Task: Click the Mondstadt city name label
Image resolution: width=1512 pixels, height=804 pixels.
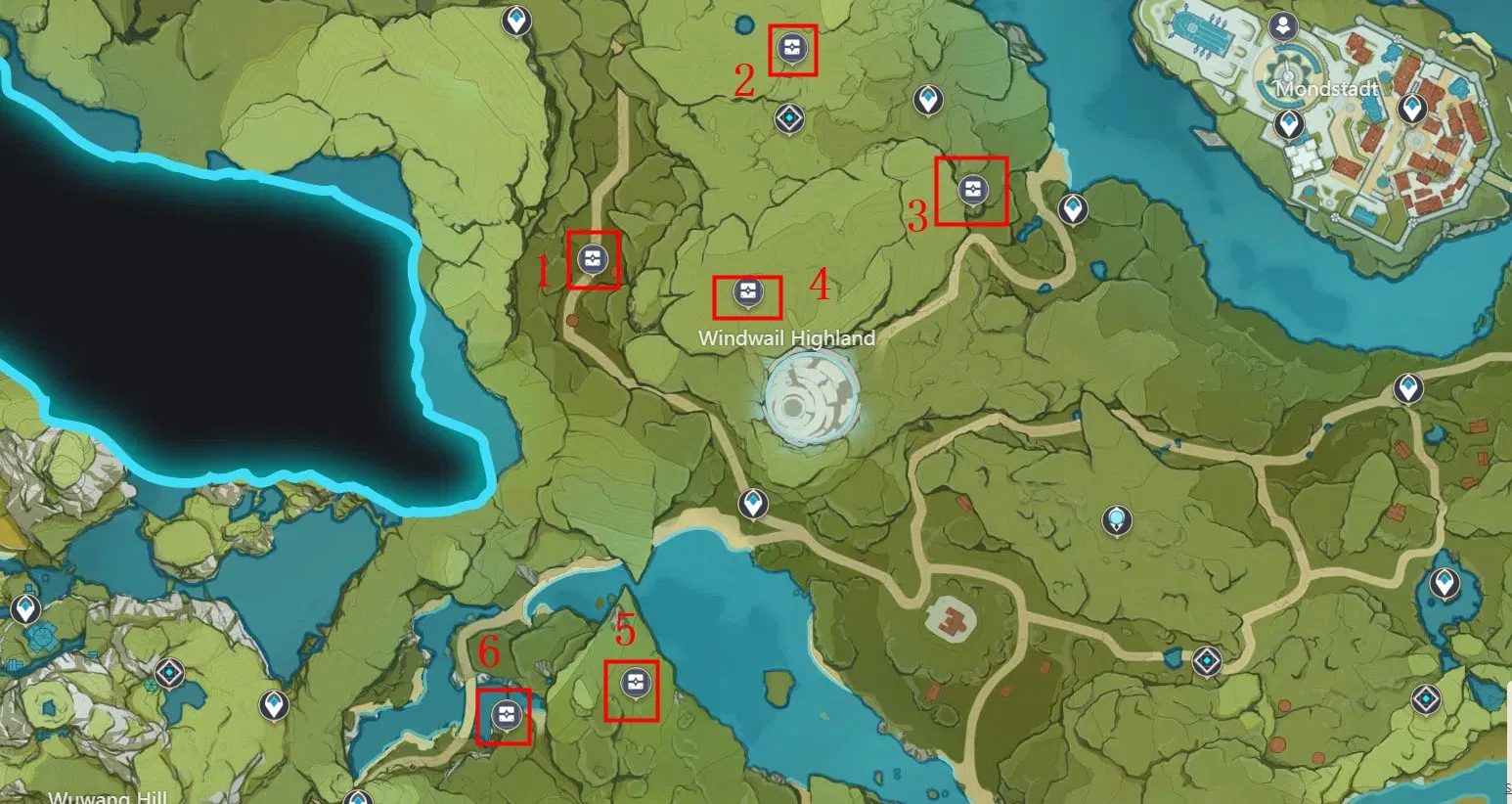Action: (x=1326, y=88)
